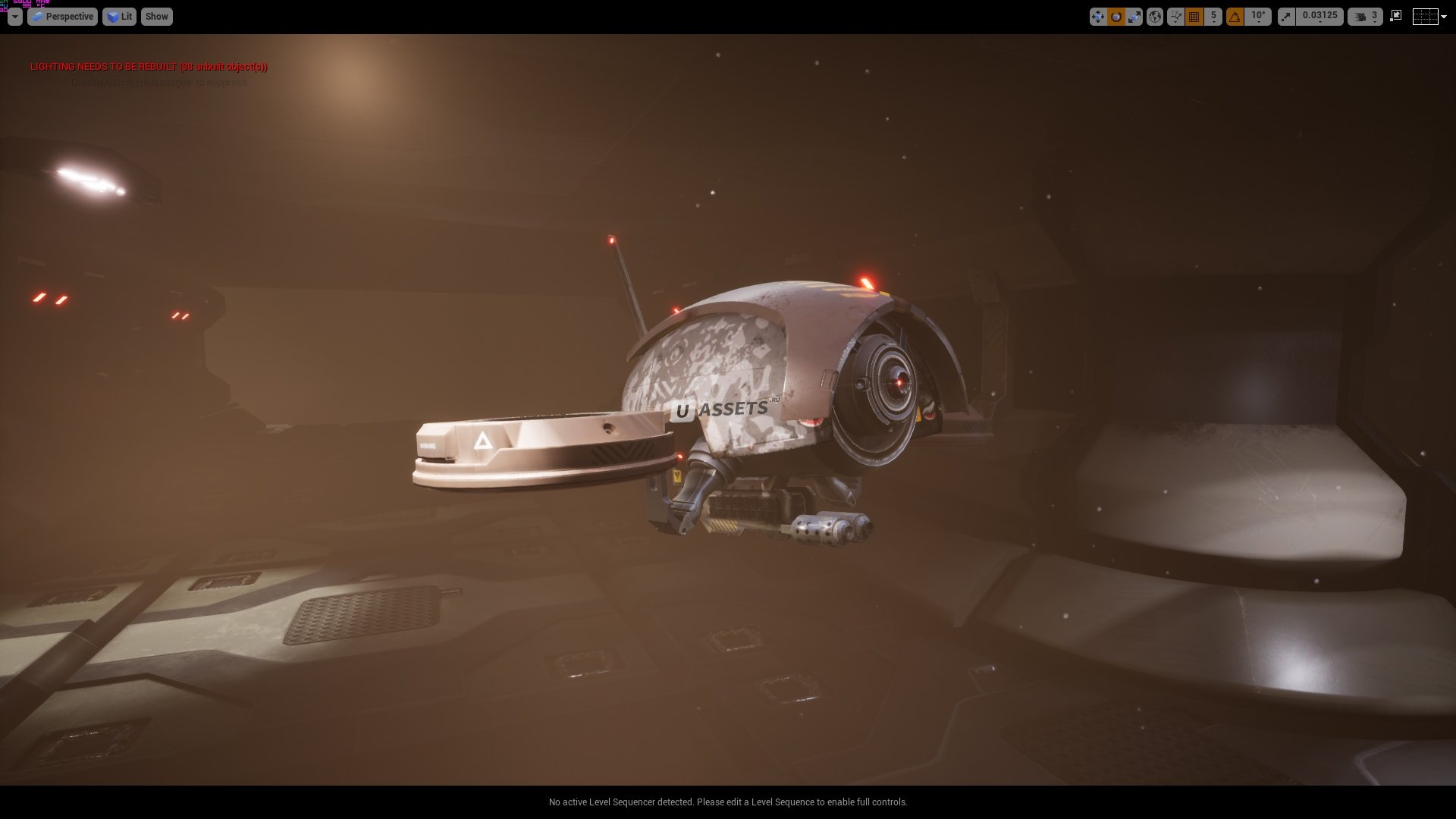Open the viewport layout grid dropdown
1456x819 pixels.
[1429, 17]
